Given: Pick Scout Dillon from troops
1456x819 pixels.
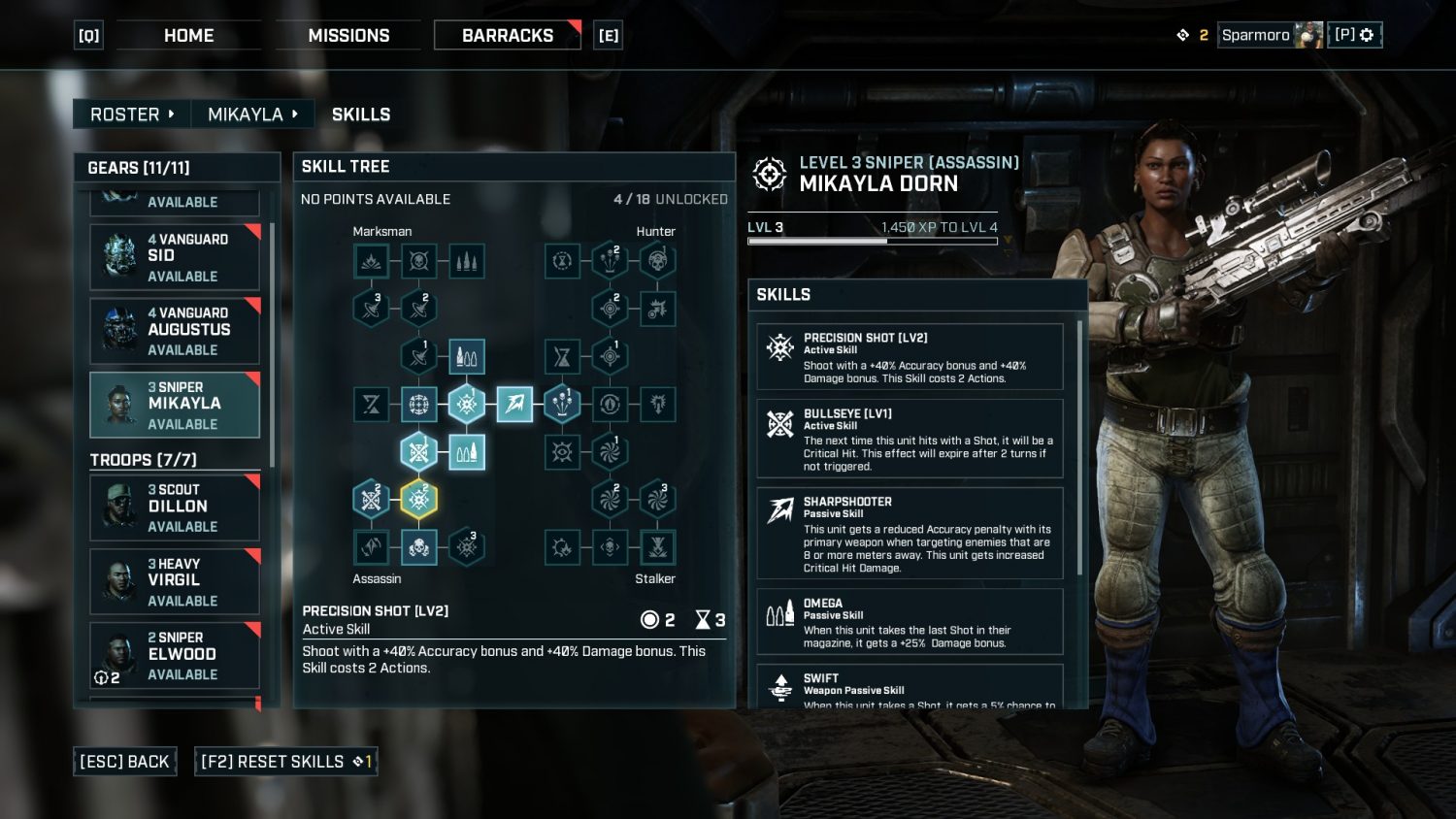Looking at the screenshot, I should click(175, 508).
